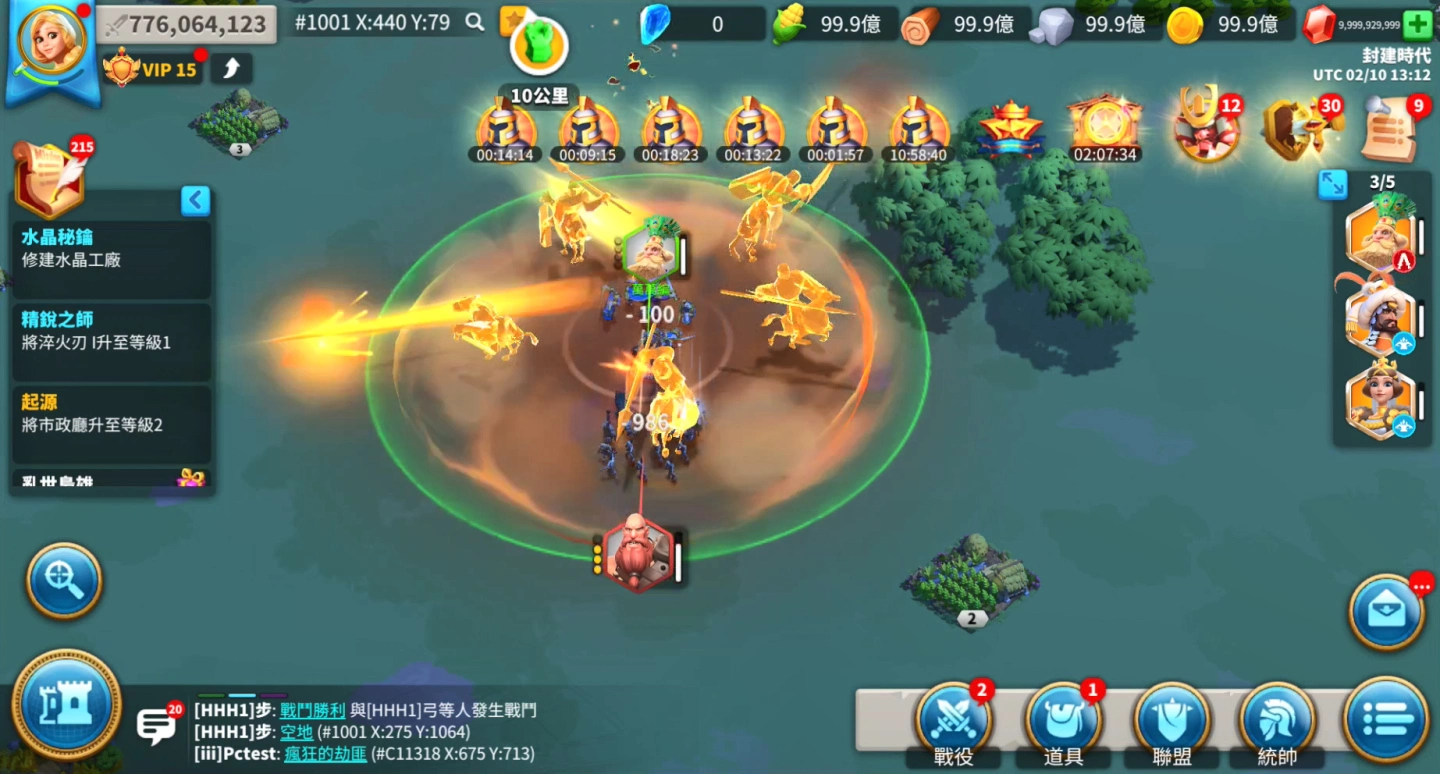Open the event with 02:07:34 timer

click(x=1104, y=130)
